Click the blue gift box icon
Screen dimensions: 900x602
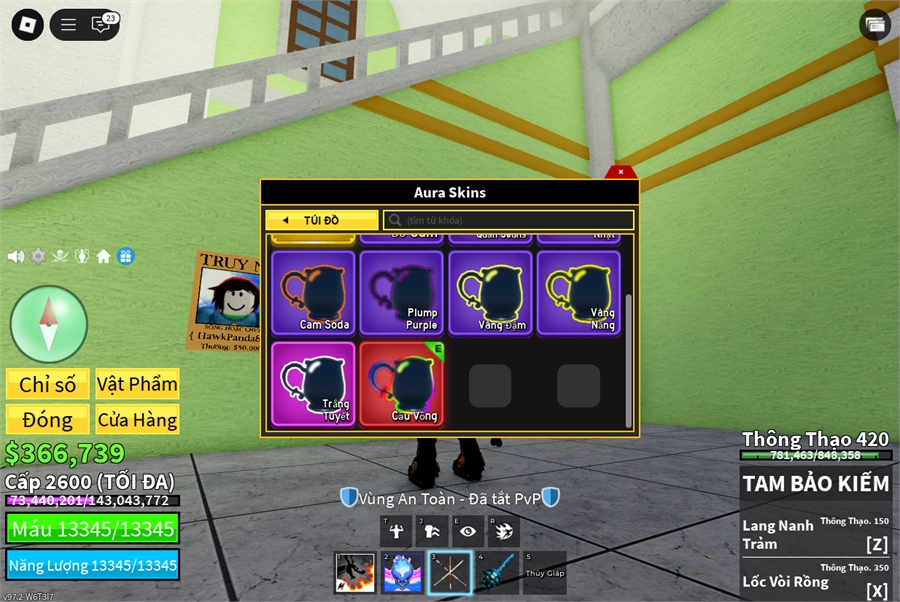click(125, 256)
